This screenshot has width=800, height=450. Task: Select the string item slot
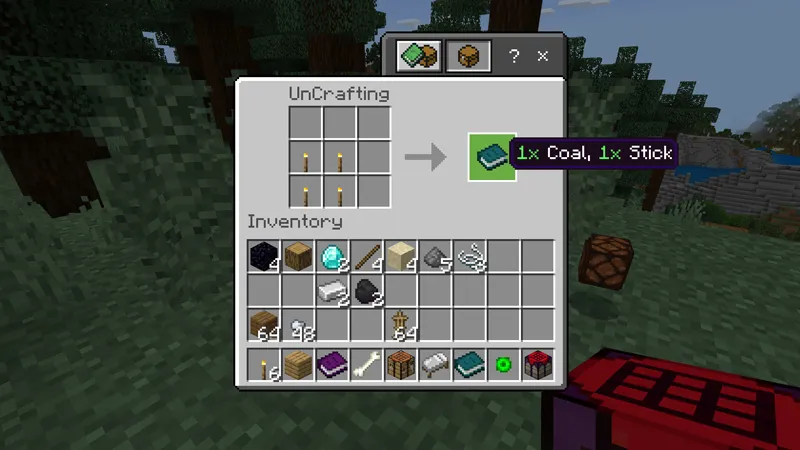point(469,257)
